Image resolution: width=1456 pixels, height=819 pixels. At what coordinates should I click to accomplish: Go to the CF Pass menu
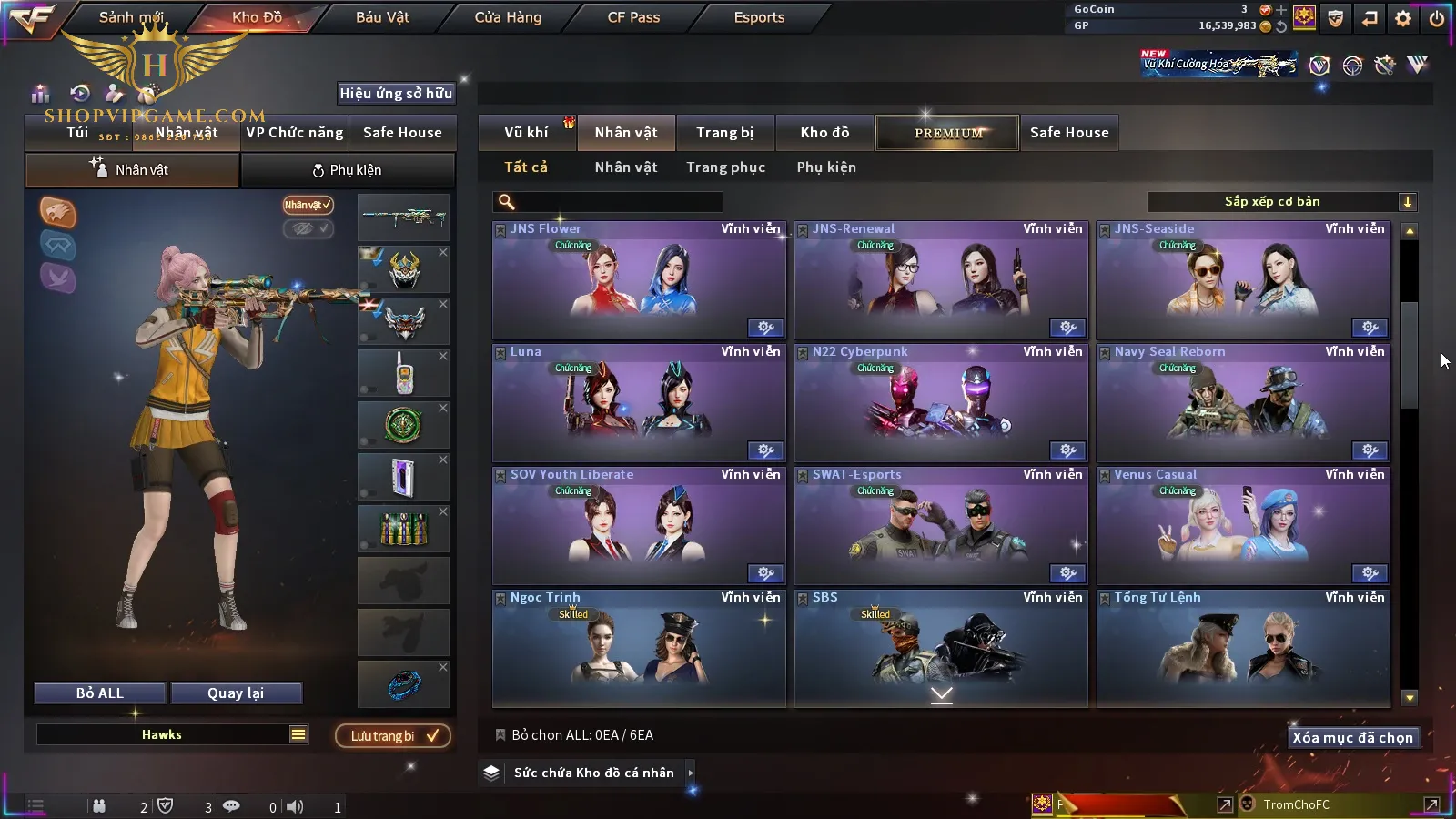point(633,17)
